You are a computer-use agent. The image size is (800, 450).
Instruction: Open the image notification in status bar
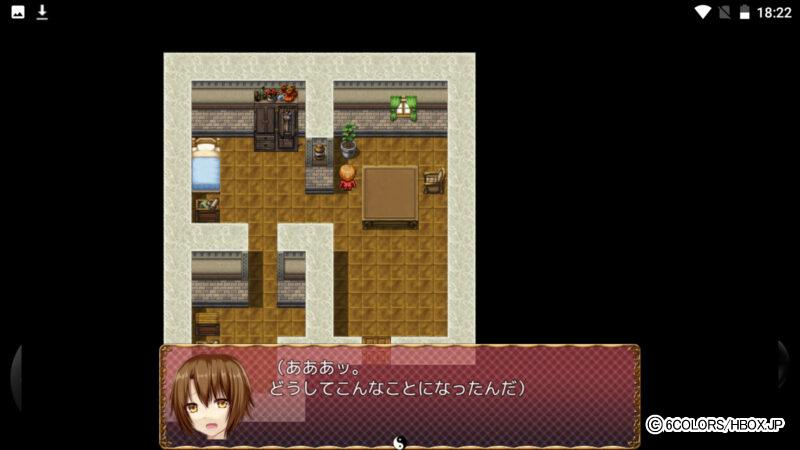(18, 12)
